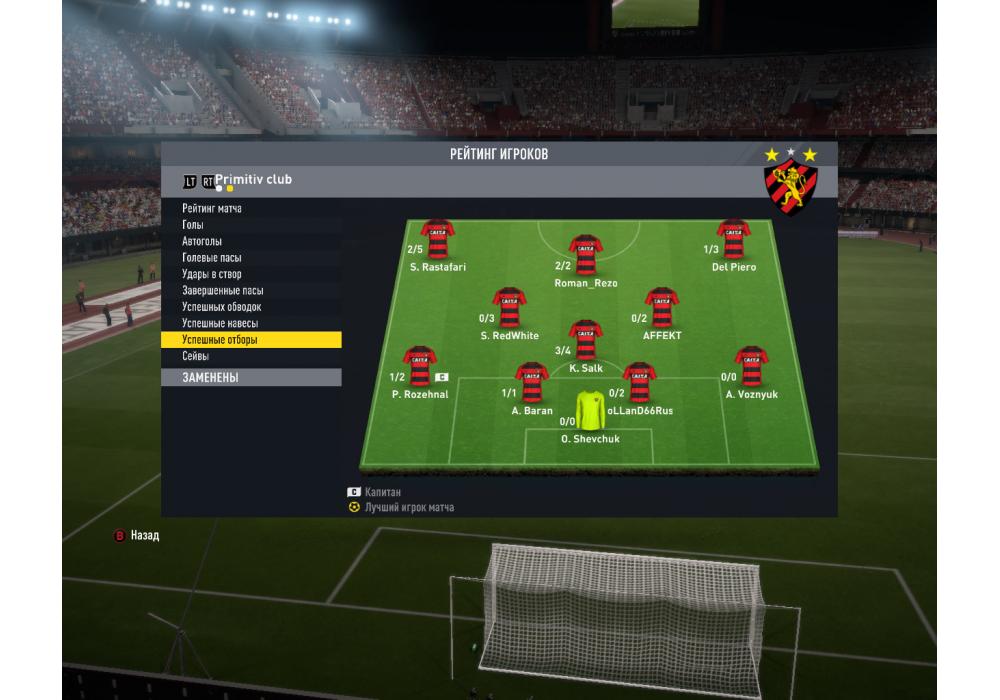Open the Автоголы stat list

click(202, 242)
